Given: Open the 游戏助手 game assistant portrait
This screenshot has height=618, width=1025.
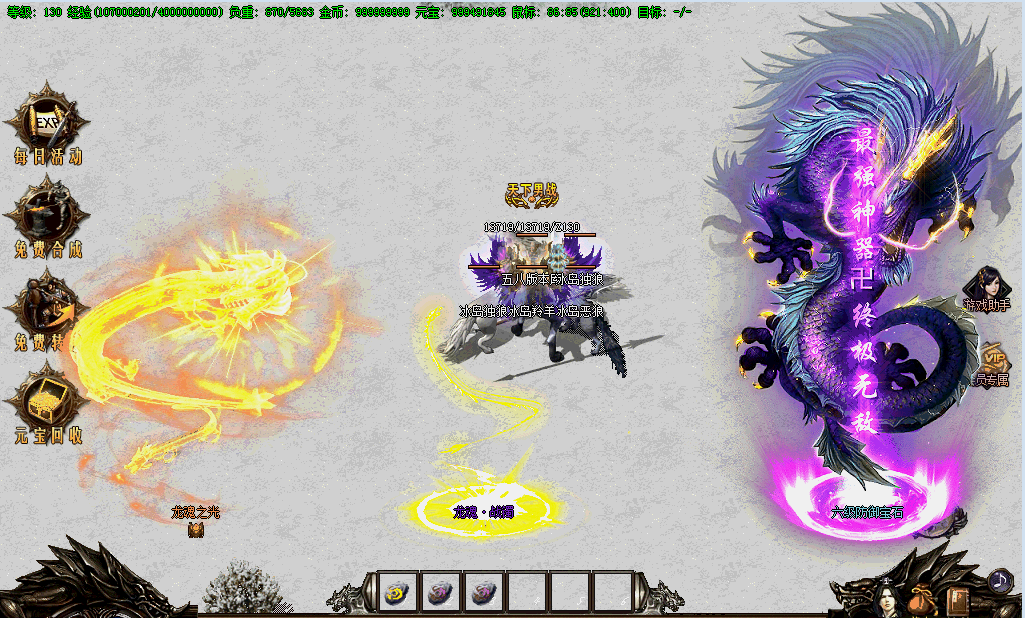Looking at the screenshot, I should (x=986, y=285).
